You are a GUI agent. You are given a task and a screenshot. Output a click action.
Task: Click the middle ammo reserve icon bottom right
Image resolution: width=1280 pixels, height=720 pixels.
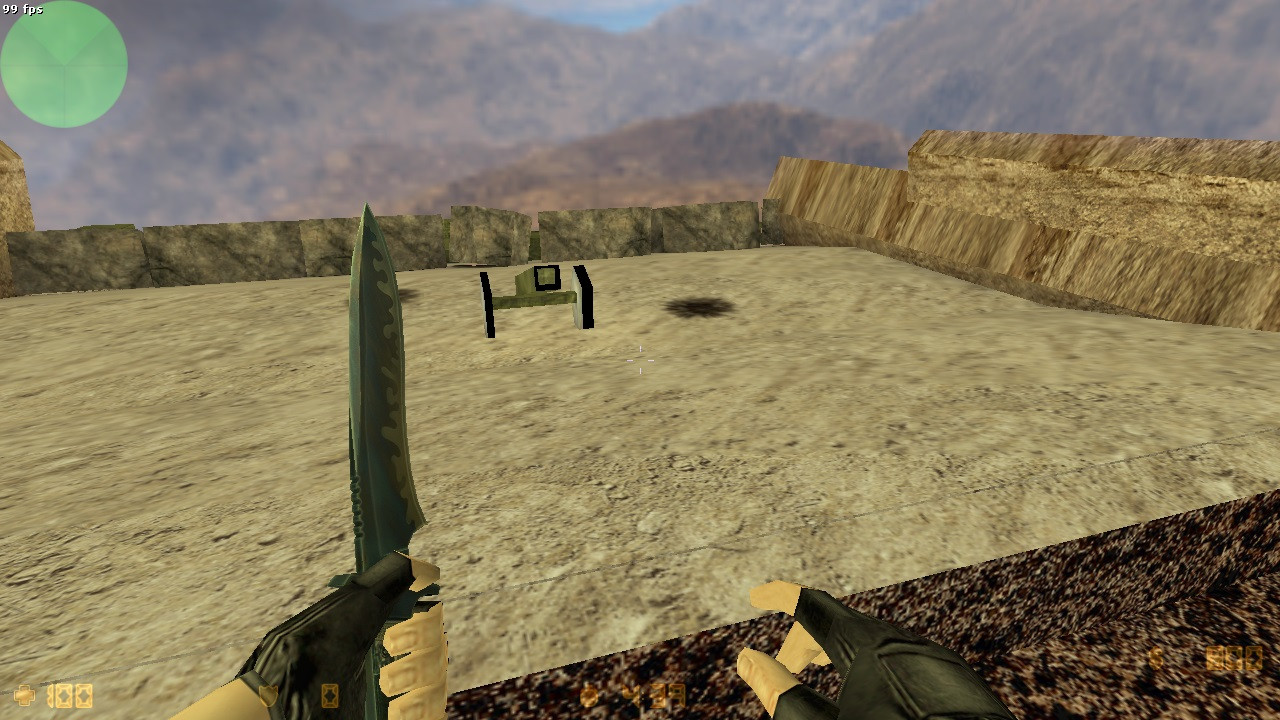[x=1235, y=656]
